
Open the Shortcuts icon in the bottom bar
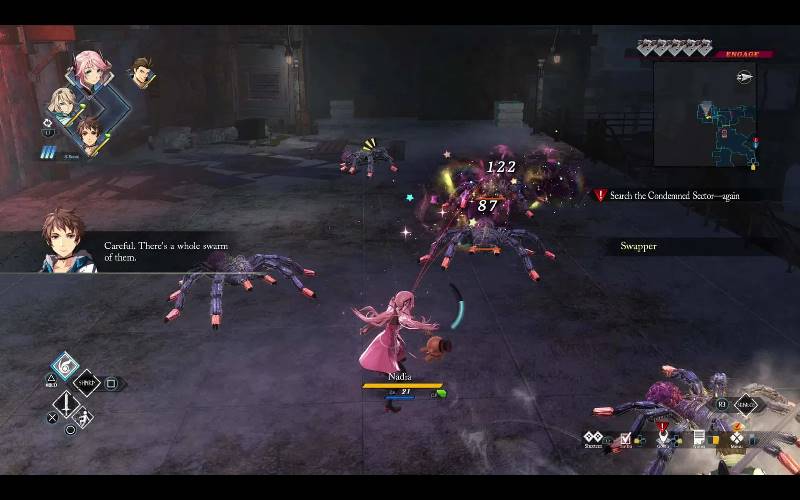(593, 438)
